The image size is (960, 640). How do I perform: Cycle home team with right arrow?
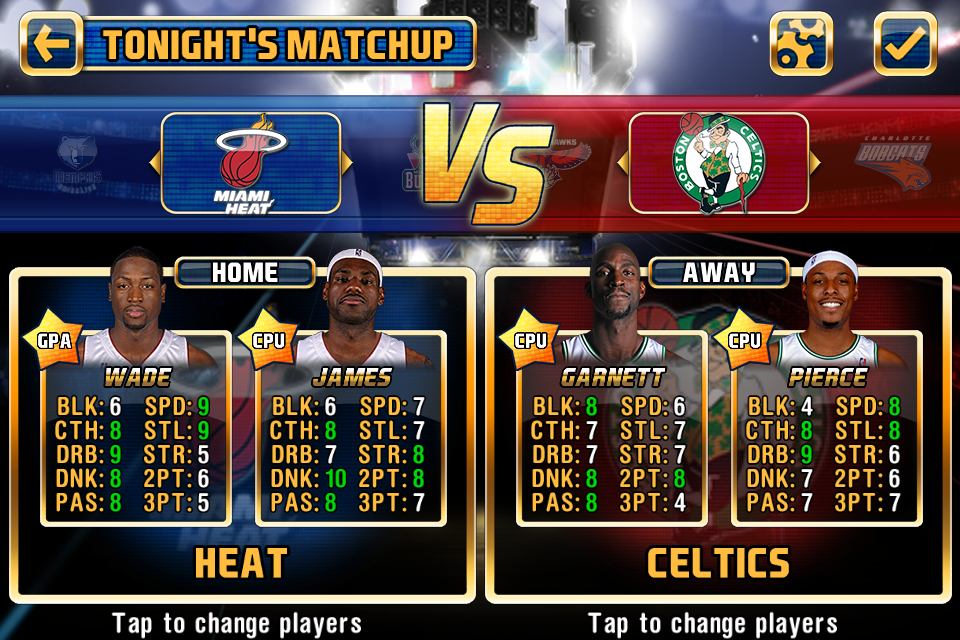(347, 163)
